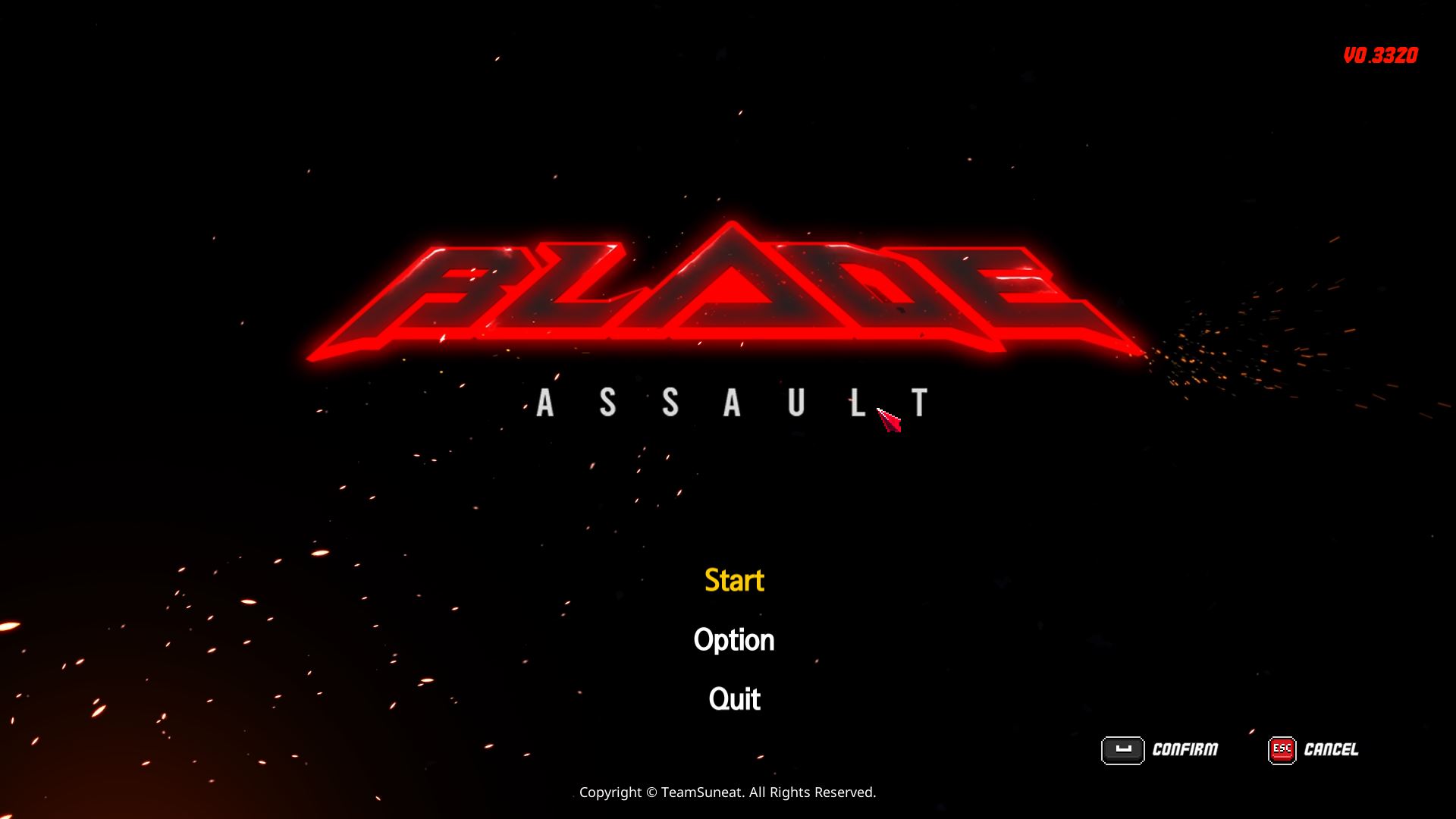This screenshot has height=819, width=1456.
Task: Select the highlighted Start menu option
Action: (733, 580)
